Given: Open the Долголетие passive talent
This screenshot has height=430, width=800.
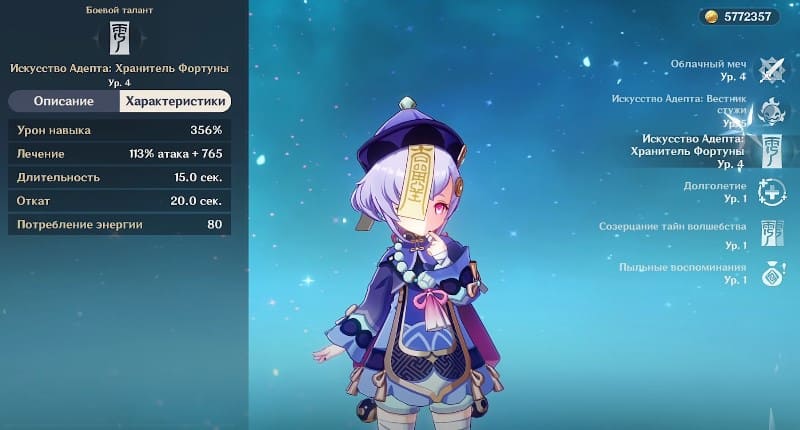Looking at the screenshot, I should (x=771, y=192).
